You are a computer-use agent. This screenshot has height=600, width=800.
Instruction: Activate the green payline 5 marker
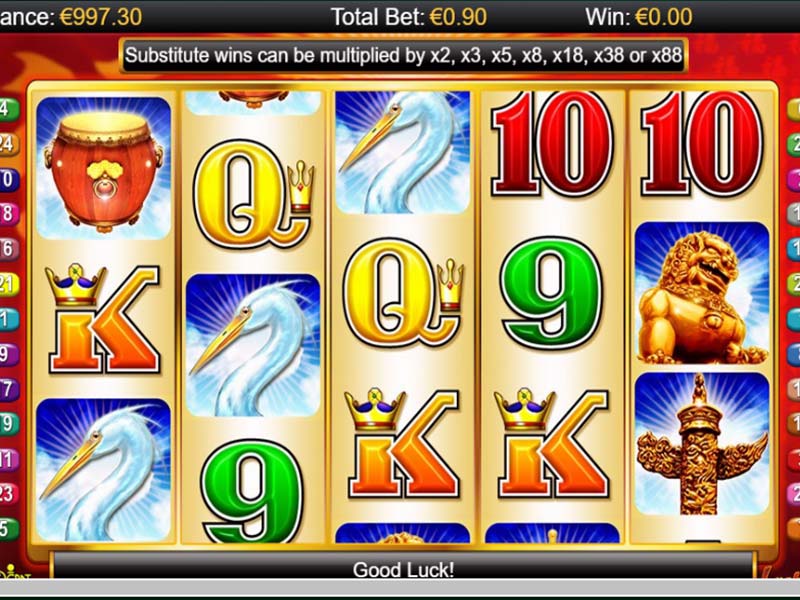6,528
